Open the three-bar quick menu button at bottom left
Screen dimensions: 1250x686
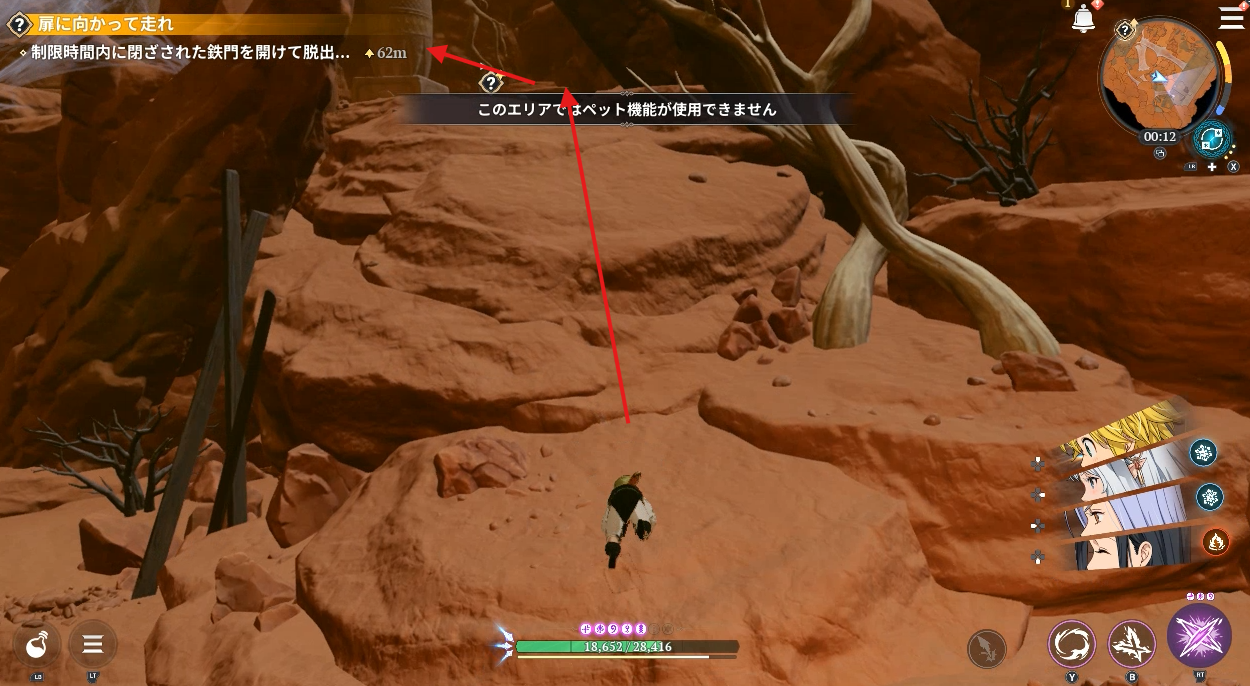(93, 645)
